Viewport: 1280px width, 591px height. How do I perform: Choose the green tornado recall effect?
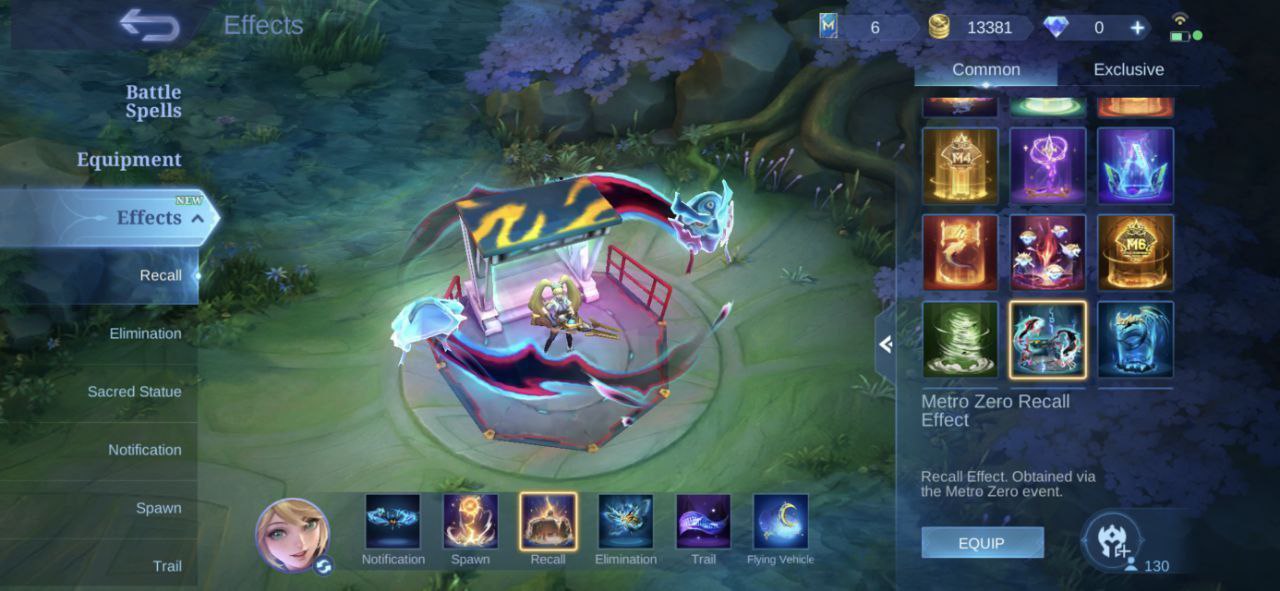pyautogui.click(x=960, y=340)
